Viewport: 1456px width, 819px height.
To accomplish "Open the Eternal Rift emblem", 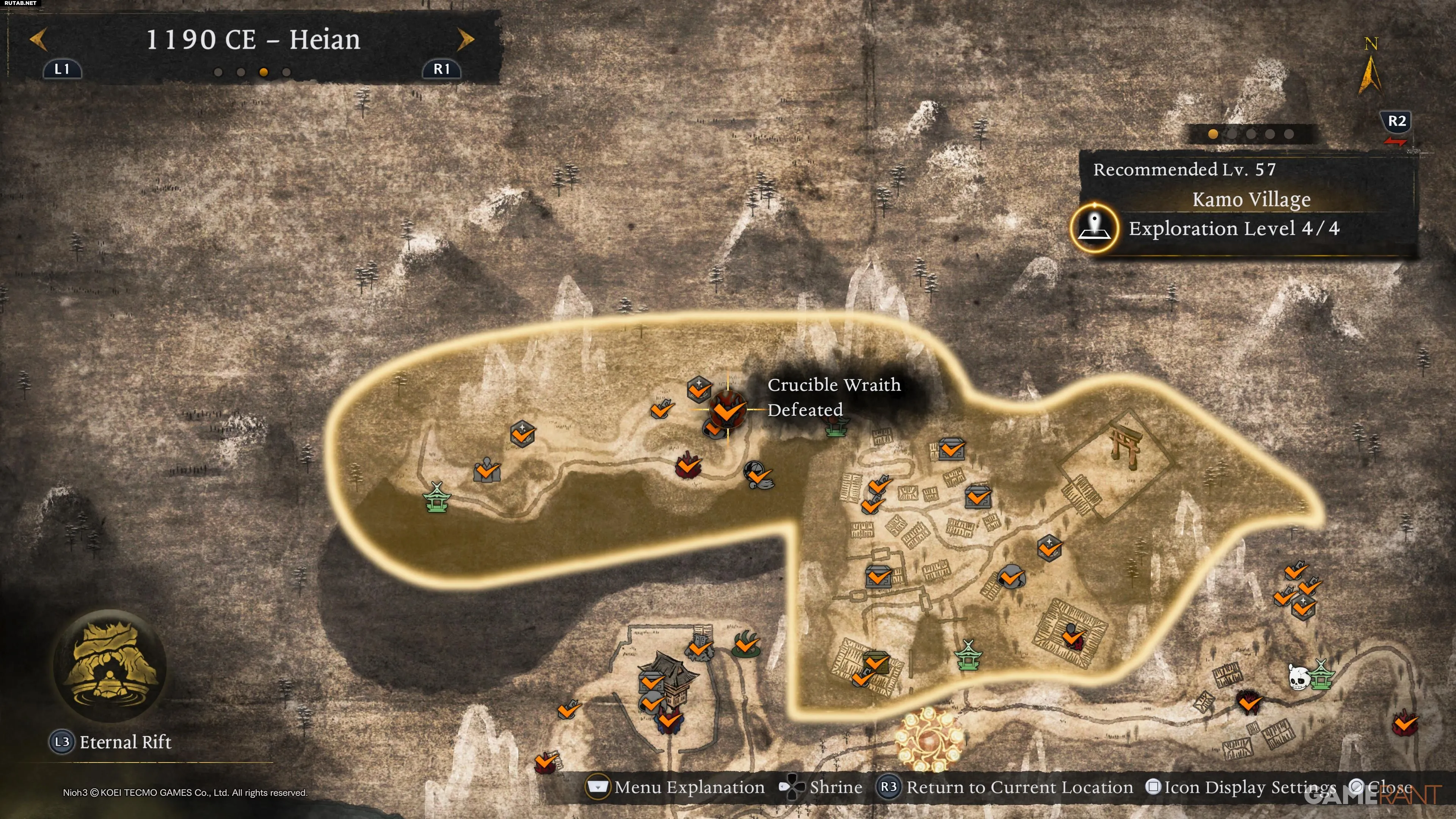I will (x=110, y=666).
